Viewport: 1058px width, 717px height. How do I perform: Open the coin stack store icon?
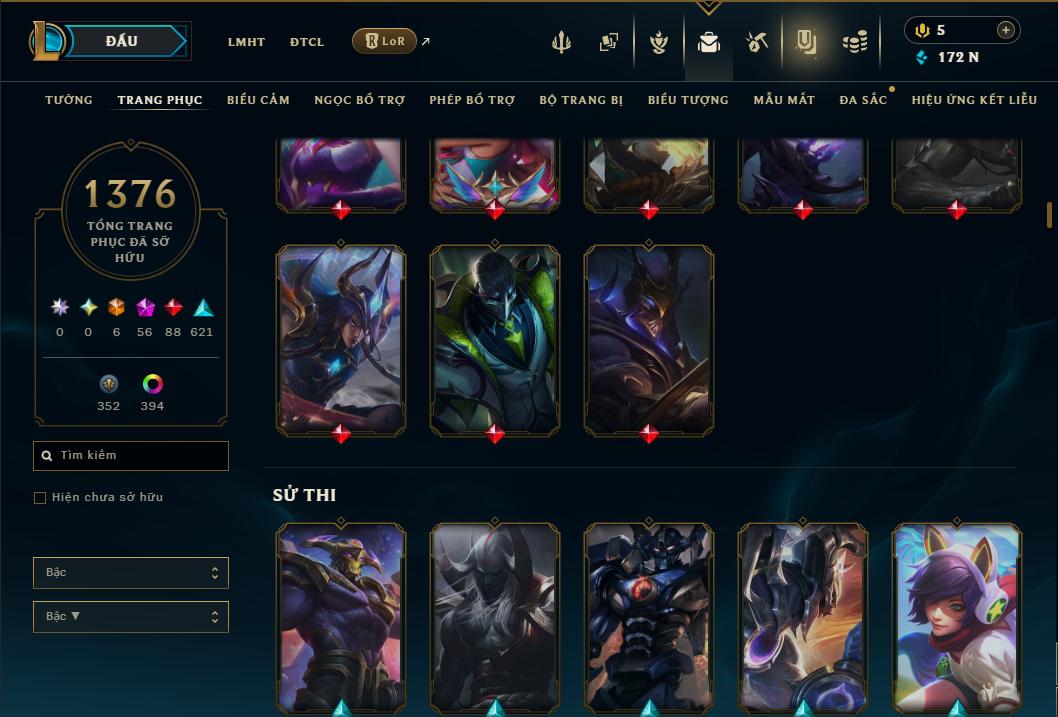click(854, 42)
